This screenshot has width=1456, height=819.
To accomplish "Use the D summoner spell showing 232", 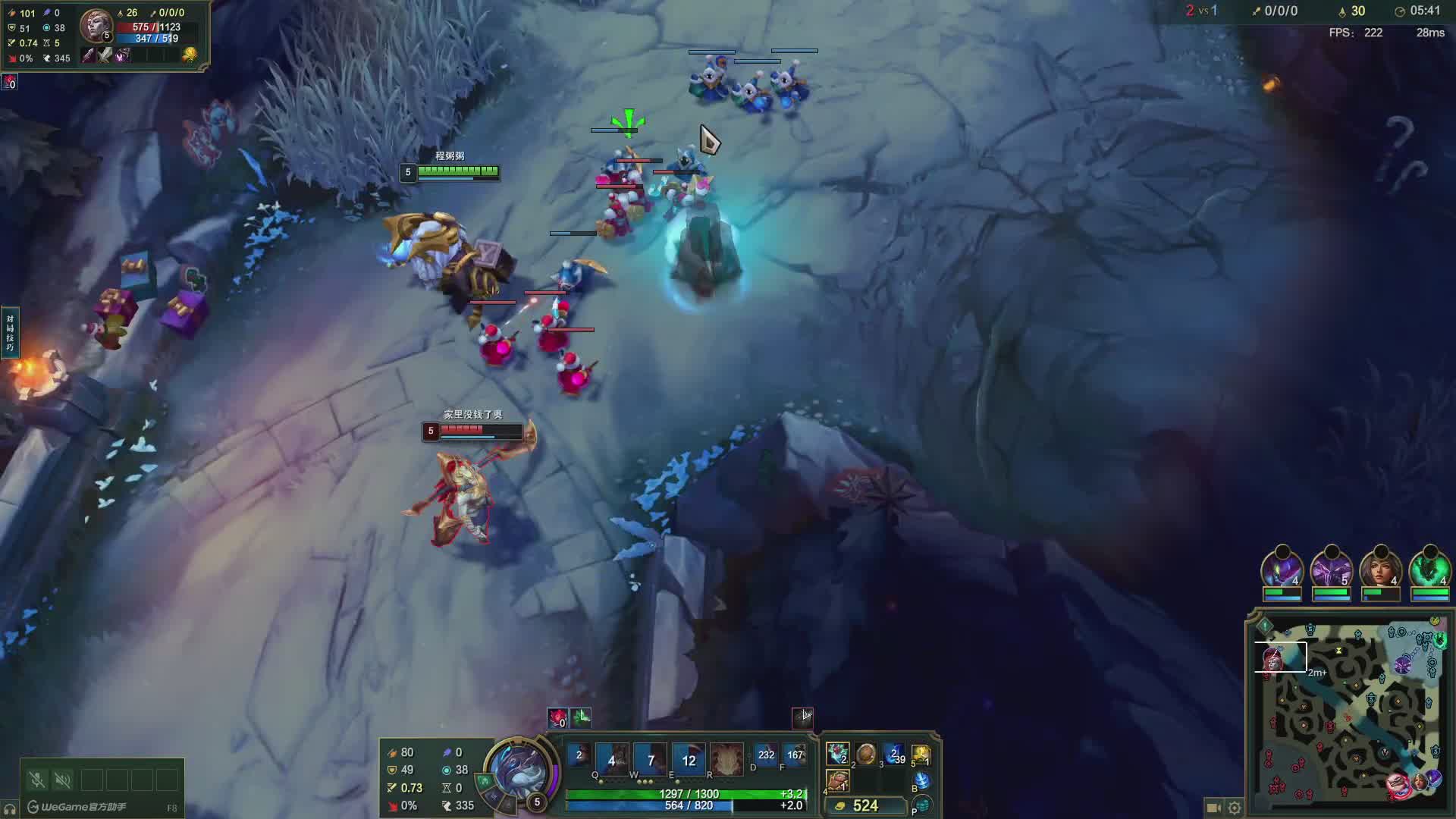I will [766, 755].
